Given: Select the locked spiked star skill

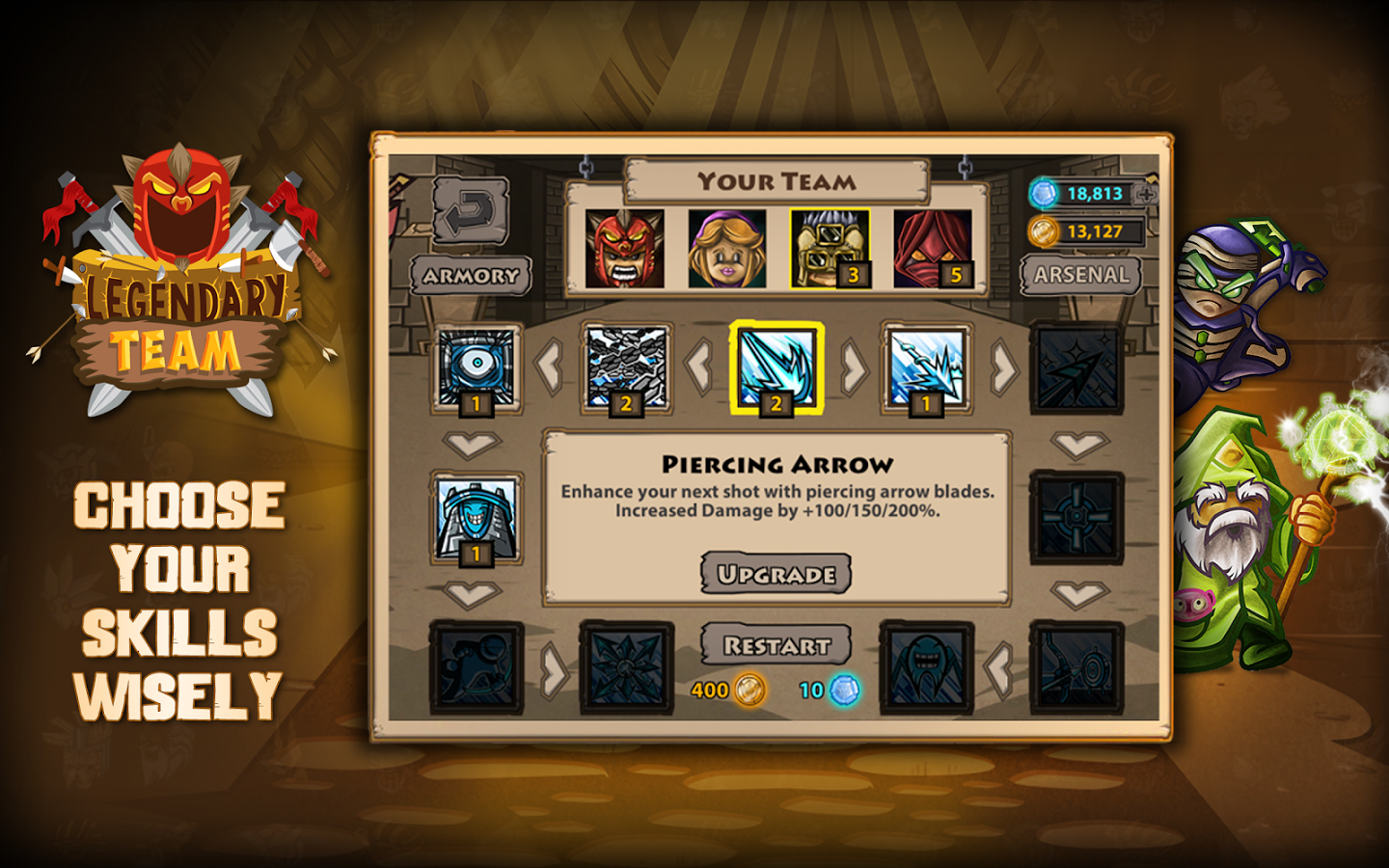Looking at the screenshot, I should 626,668.
